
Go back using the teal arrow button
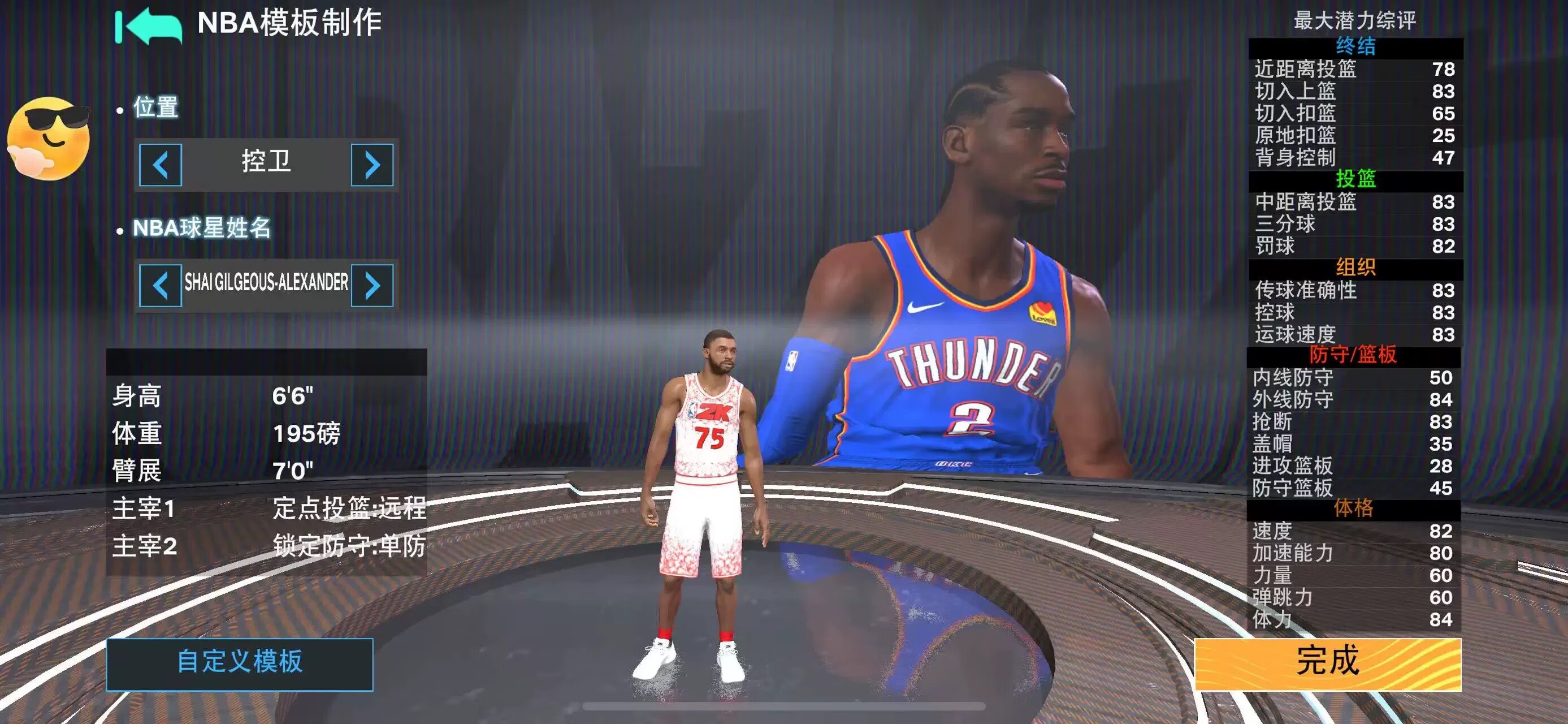[149, 25]
